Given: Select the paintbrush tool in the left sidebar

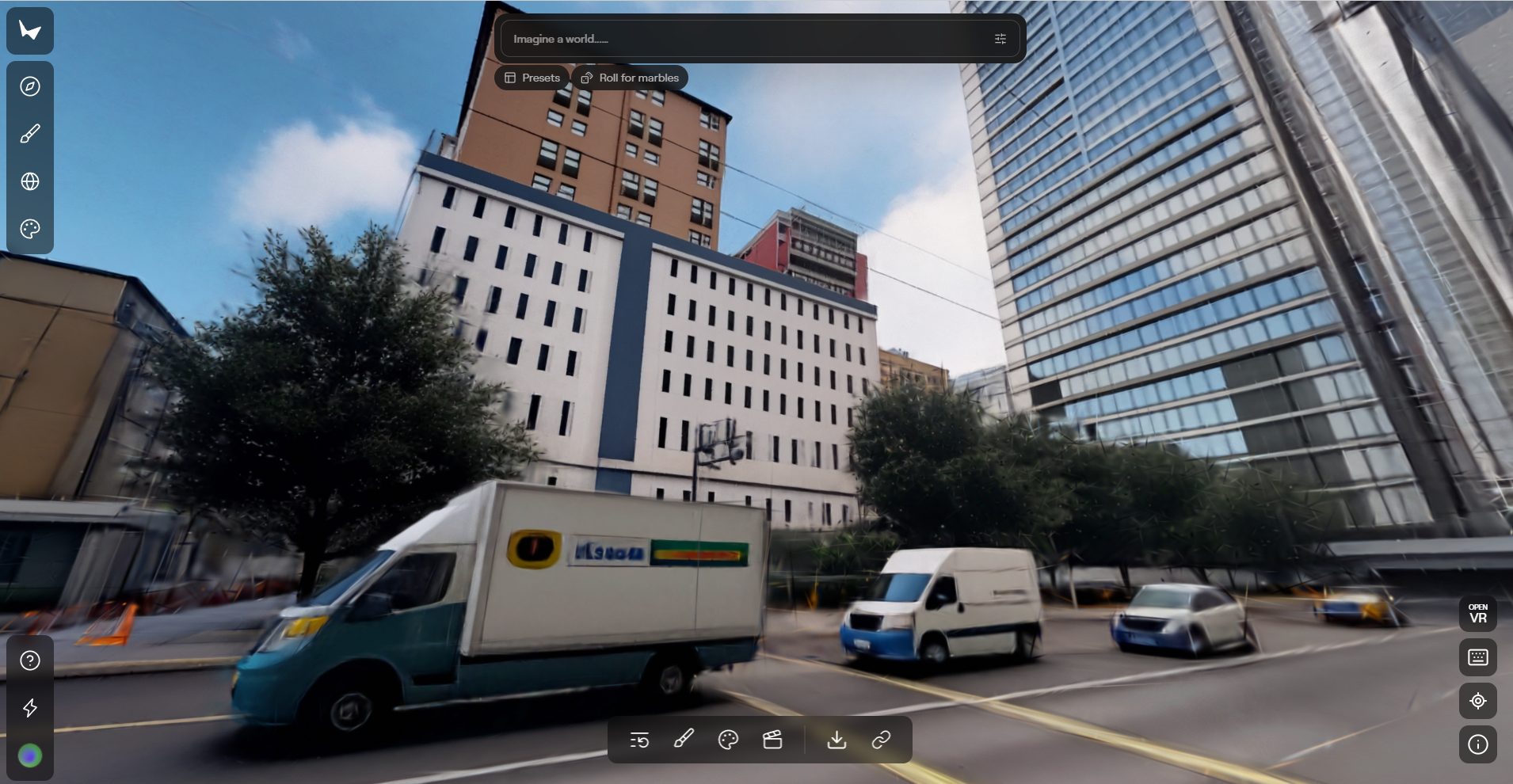Looking at the screenshot, I should 30,134.
